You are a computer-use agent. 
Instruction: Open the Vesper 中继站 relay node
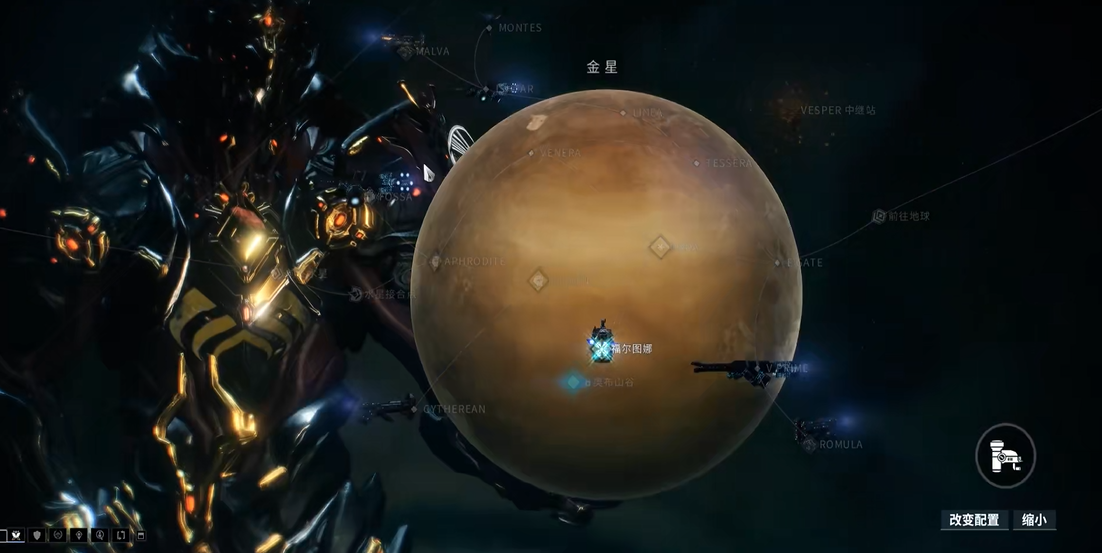coord(838,110)
